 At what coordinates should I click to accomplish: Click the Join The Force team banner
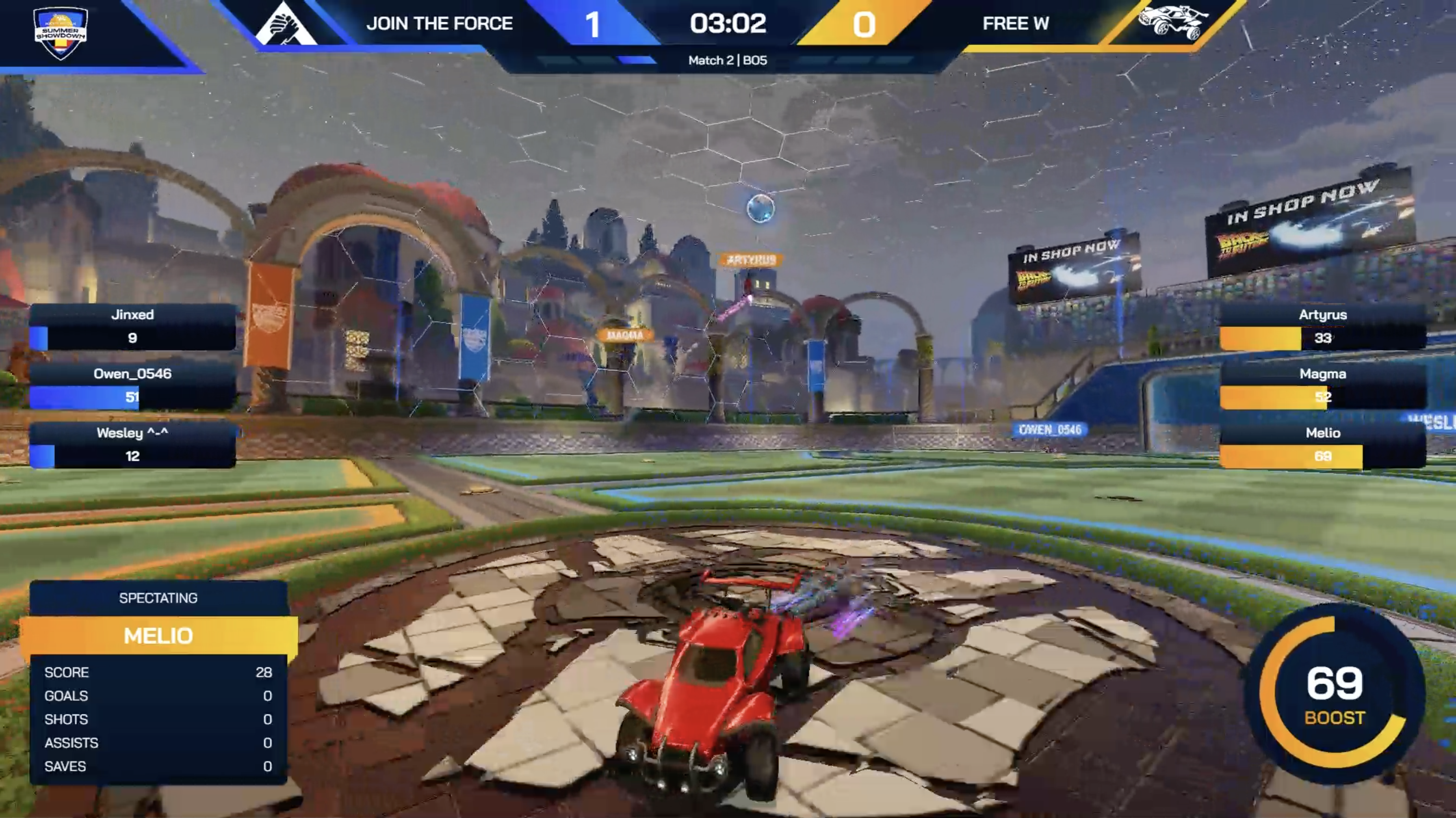pos(439,24)
